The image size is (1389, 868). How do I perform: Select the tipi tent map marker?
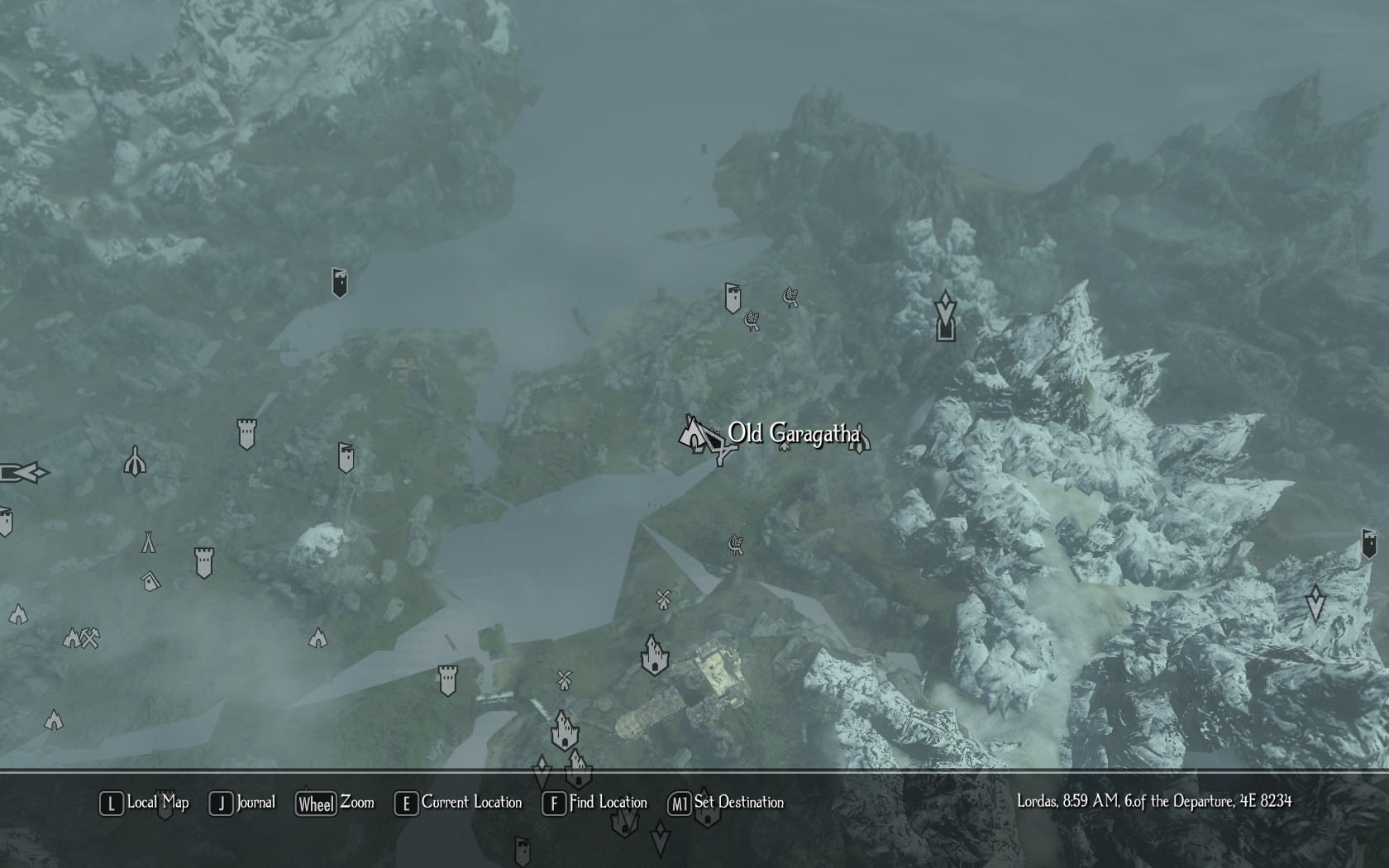(148, 542)
